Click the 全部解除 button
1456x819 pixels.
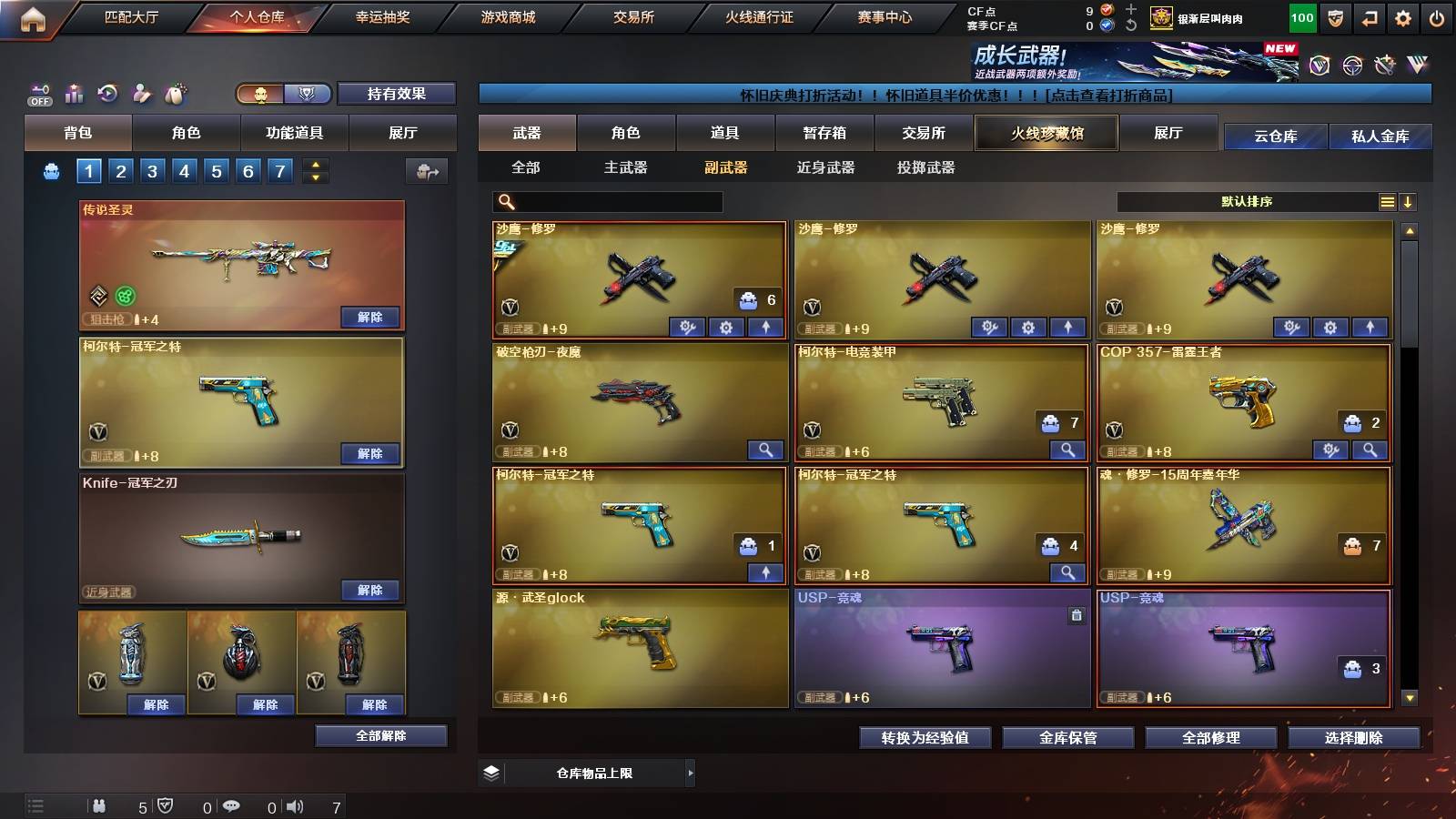point(381,735)
